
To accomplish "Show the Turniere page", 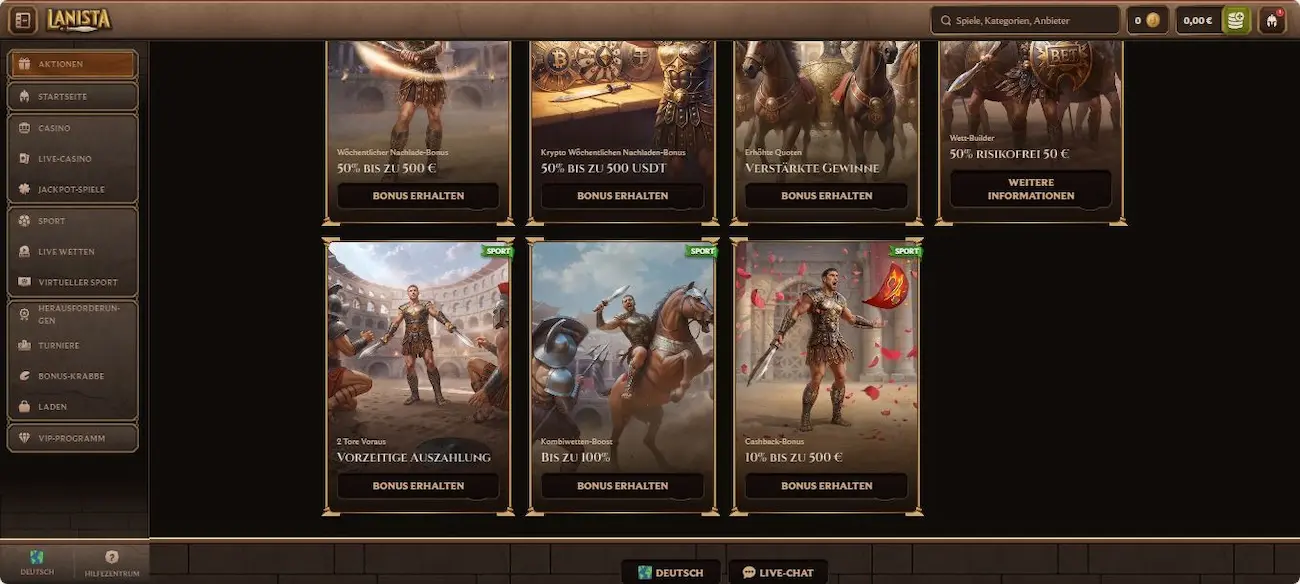I will (72, 345).
